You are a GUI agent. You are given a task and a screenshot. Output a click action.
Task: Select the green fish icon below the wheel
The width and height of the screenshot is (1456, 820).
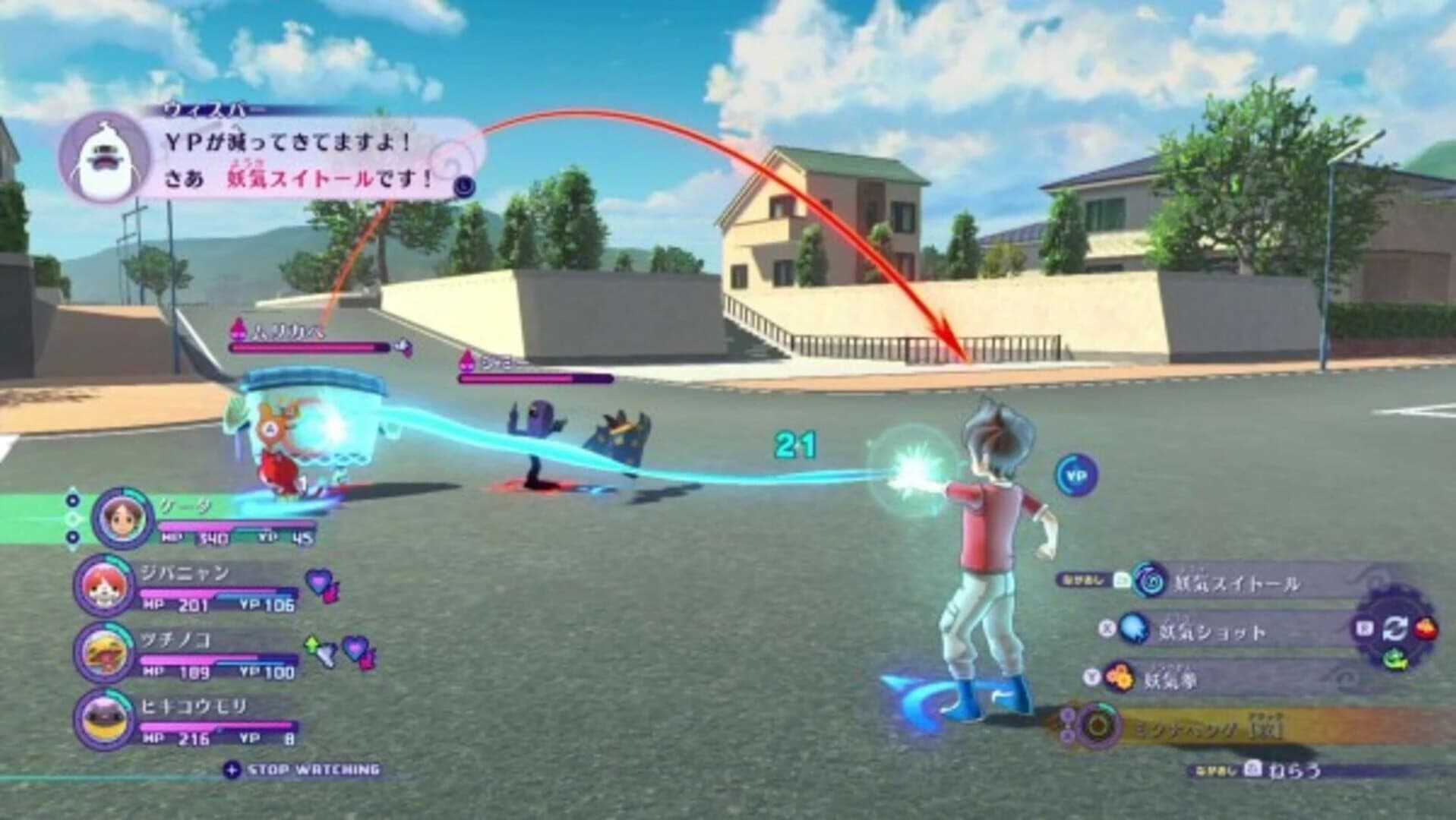1394,658
